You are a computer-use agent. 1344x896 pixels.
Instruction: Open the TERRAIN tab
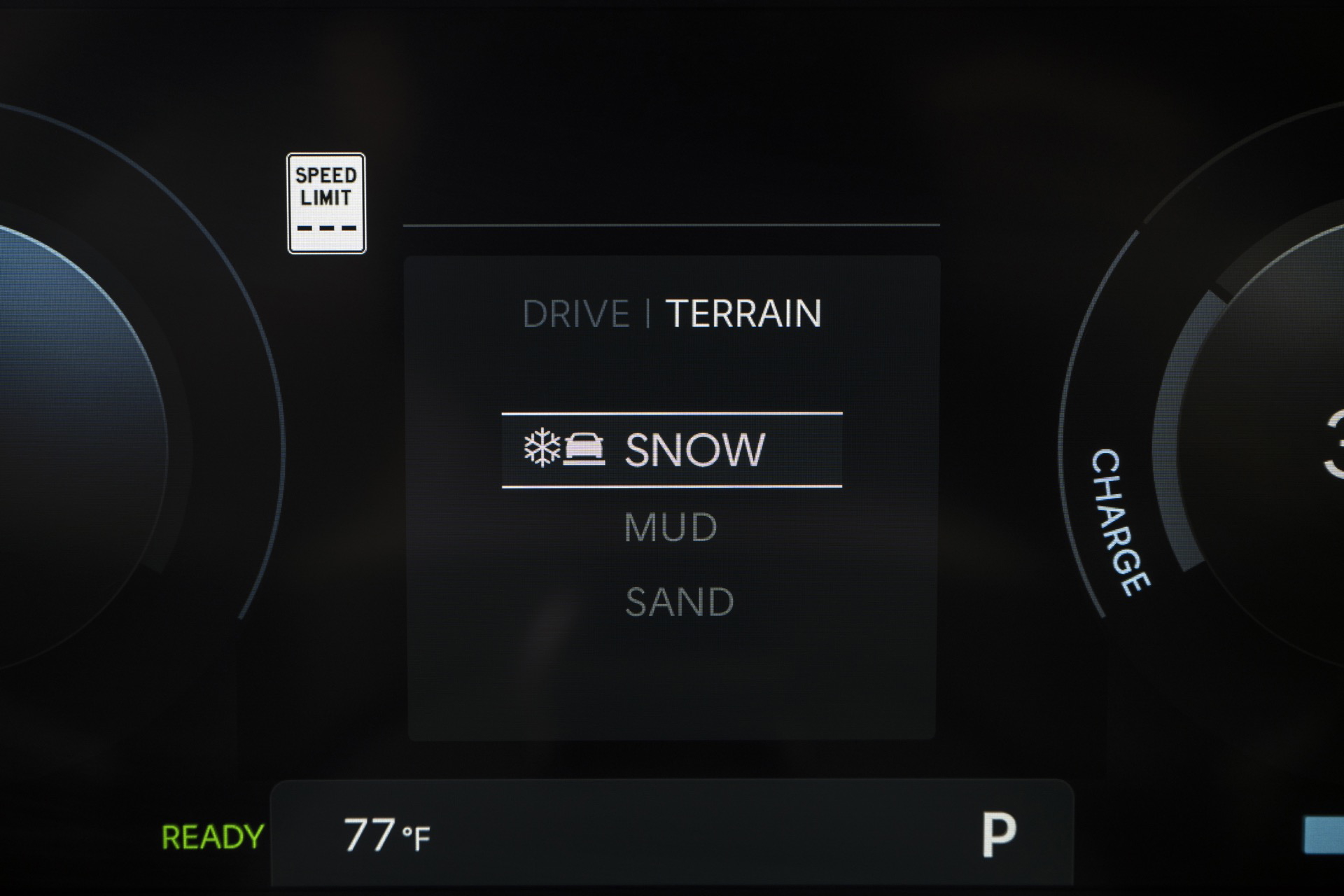coord(743,314)
